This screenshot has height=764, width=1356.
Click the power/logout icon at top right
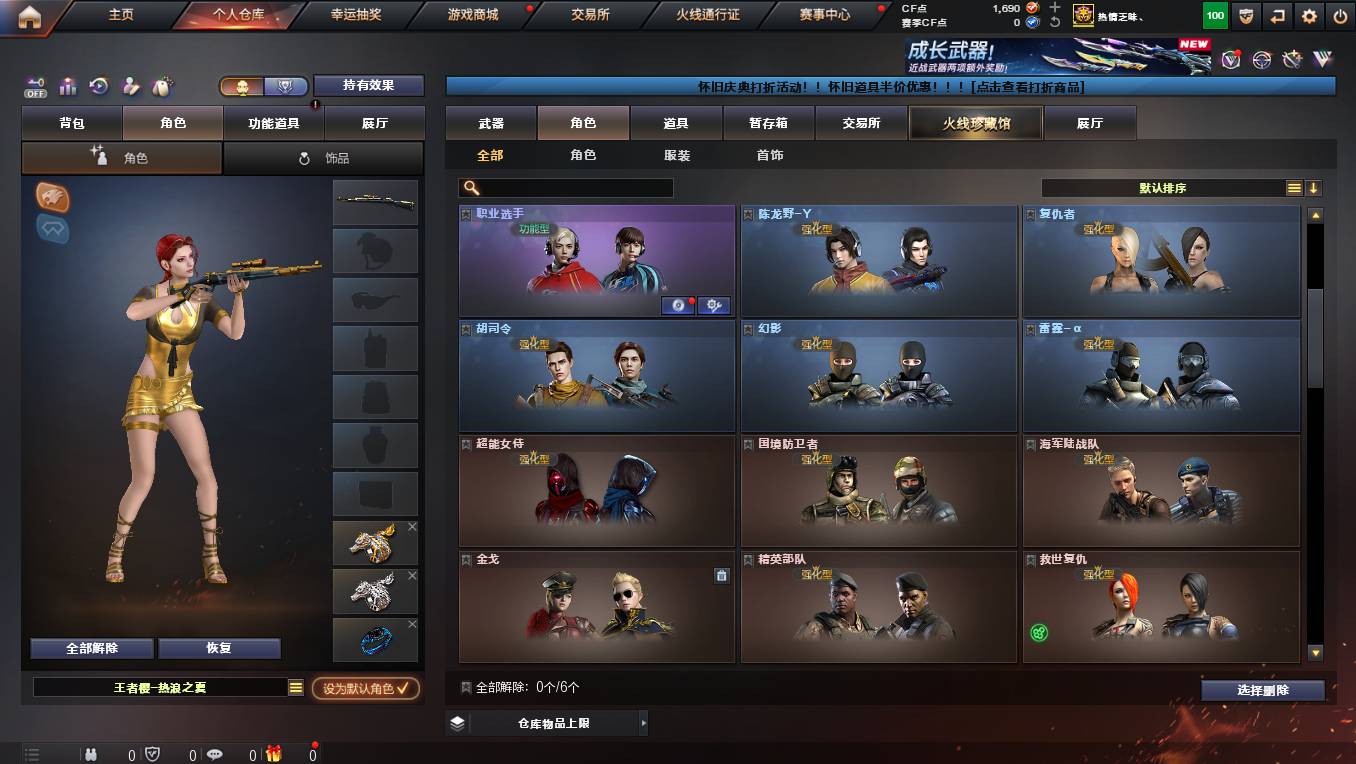(x=1340, y=16)
